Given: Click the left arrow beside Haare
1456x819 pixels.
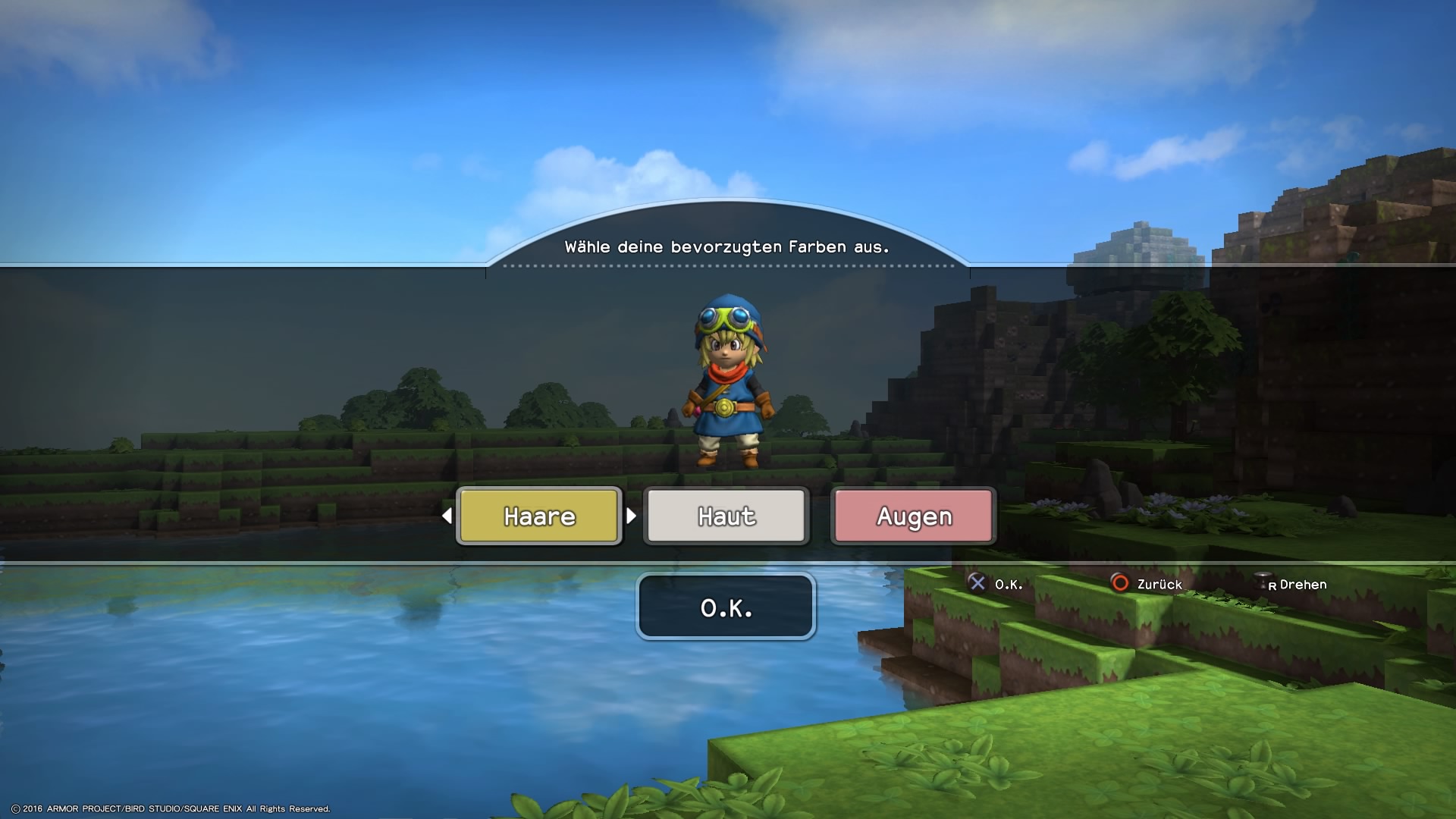Looking at the screenshot, I should pos(447,516).
